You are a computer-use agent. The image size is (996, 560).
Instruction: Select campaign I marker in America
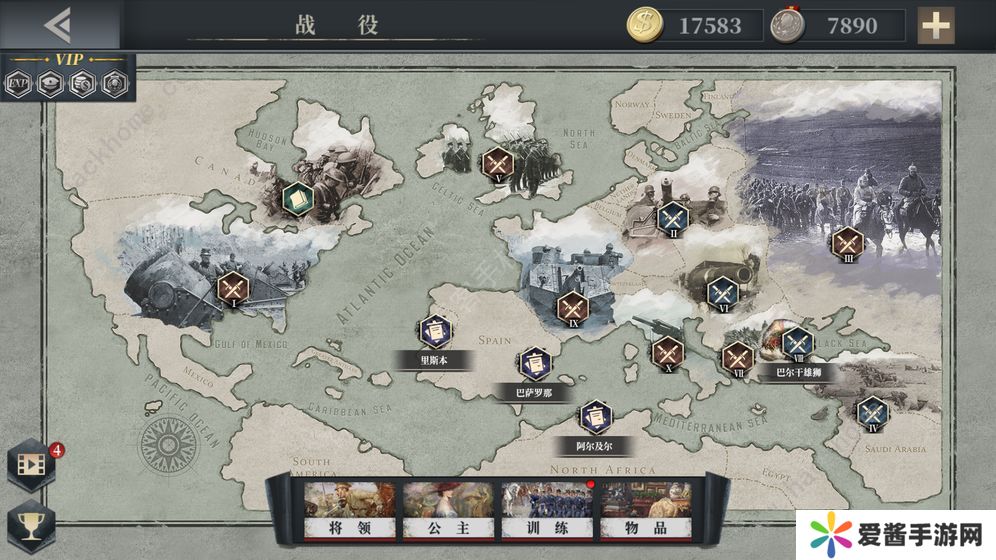pos(233,288)
